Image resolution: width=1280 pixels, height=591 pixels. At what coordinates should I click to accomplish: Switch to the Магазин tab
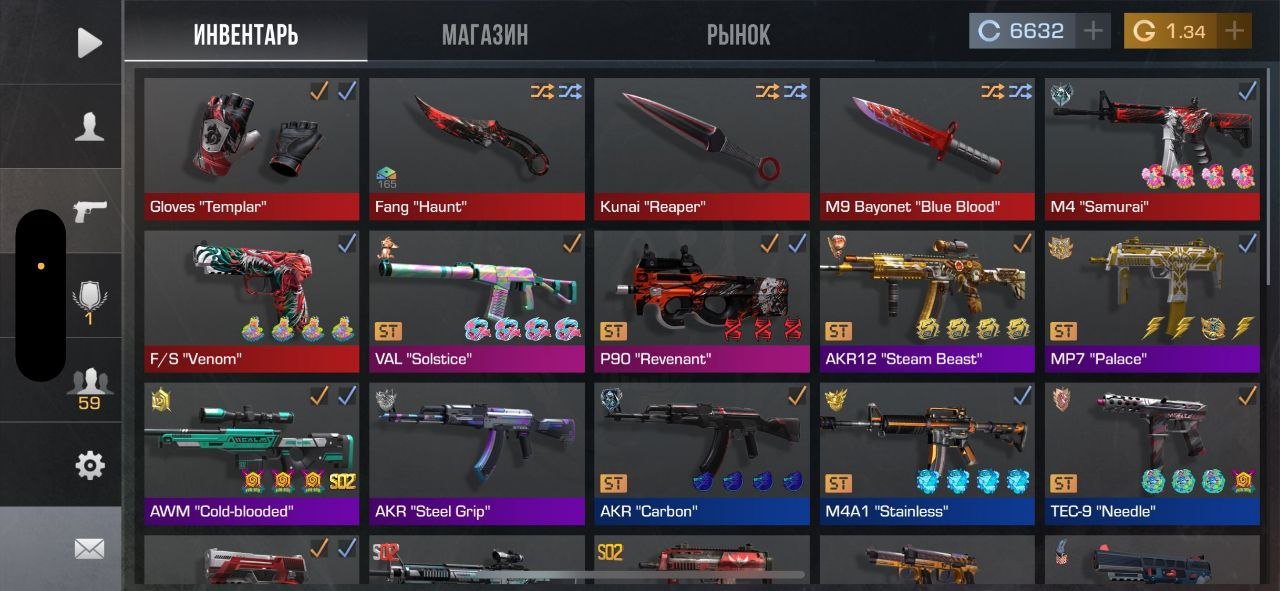[485, 35]
